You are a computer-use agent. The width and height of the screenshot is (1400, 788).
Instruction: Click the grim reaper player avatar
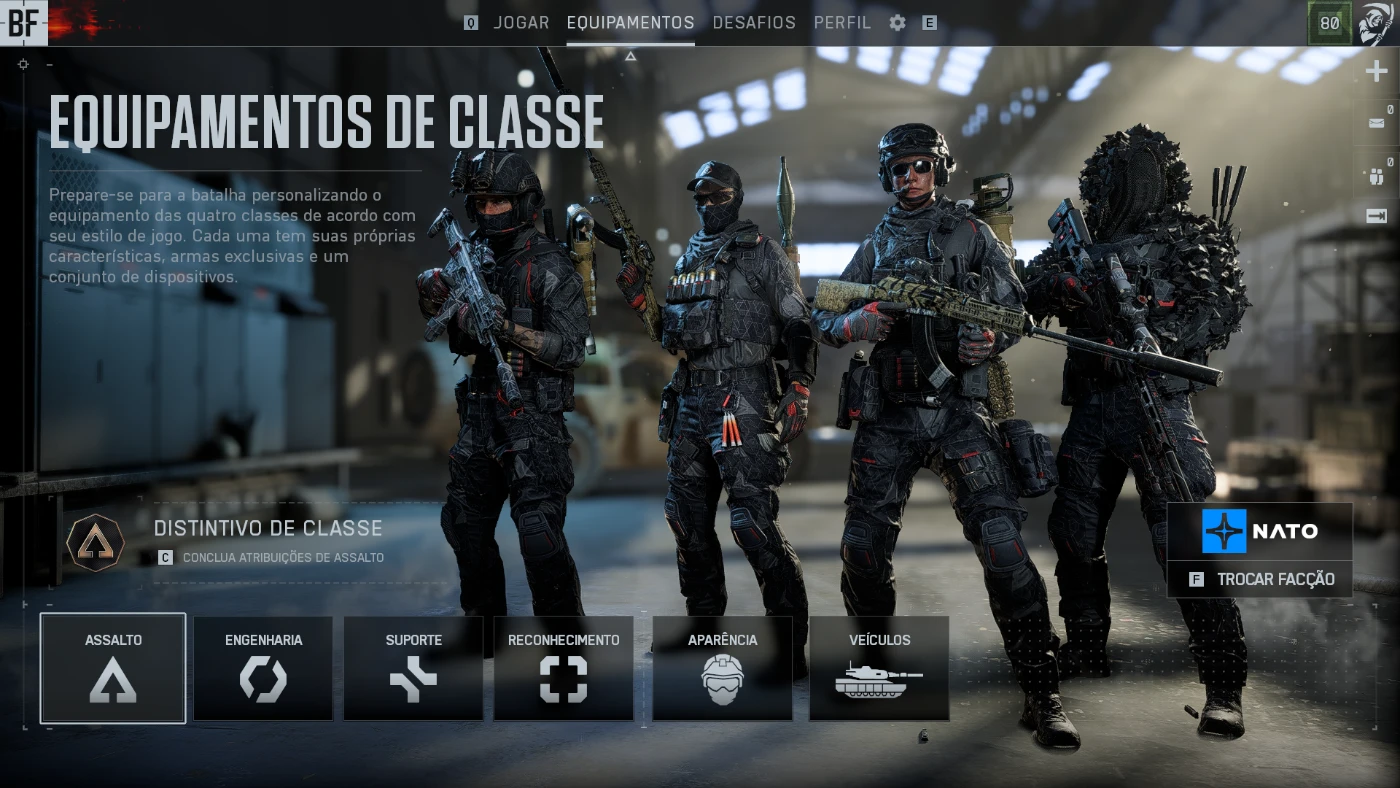(1376, 22)
